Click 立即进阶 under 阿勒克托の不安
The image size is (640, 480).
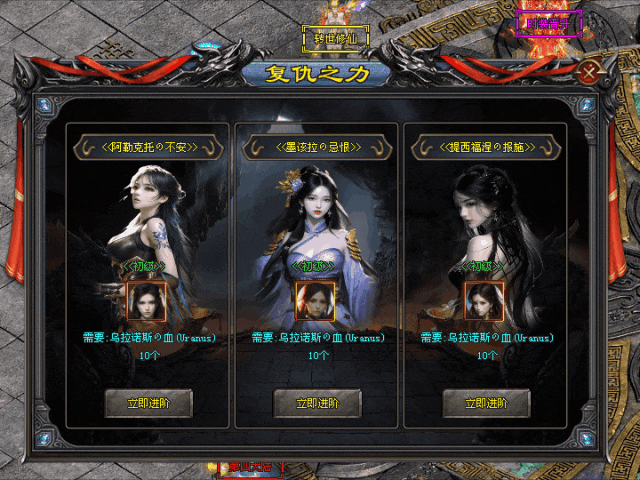click(148, 403)
